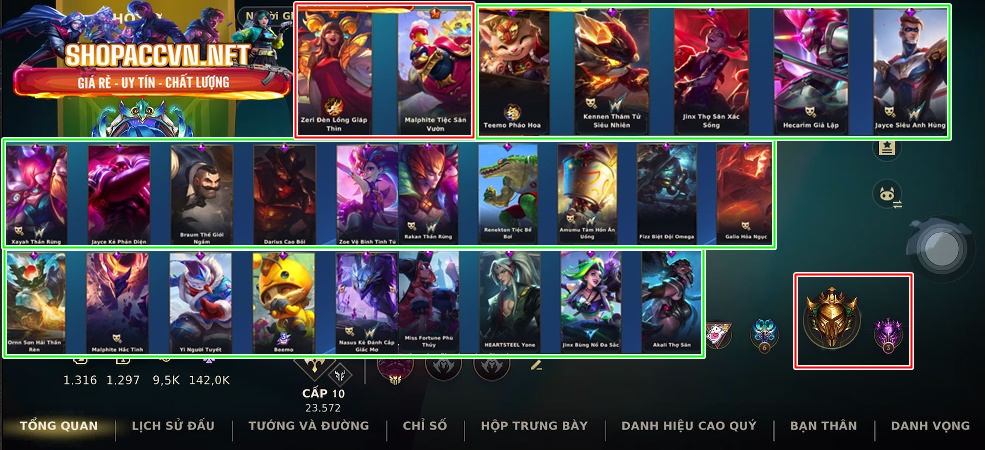The width and height of the screenshot is (985, 450).
Task: Select the Kennen Thám Tử Siêu Nhiên skin
Action: [606, 70]
